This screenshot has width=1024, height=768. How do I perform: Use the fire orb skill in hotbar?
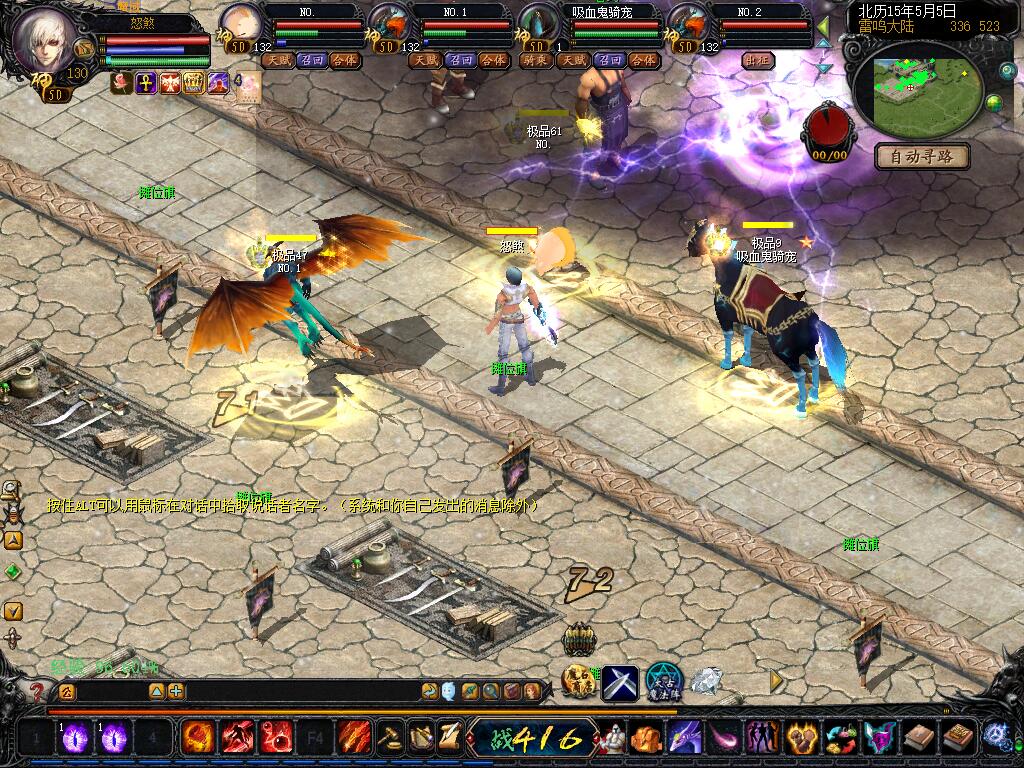(x=198, y=738)
